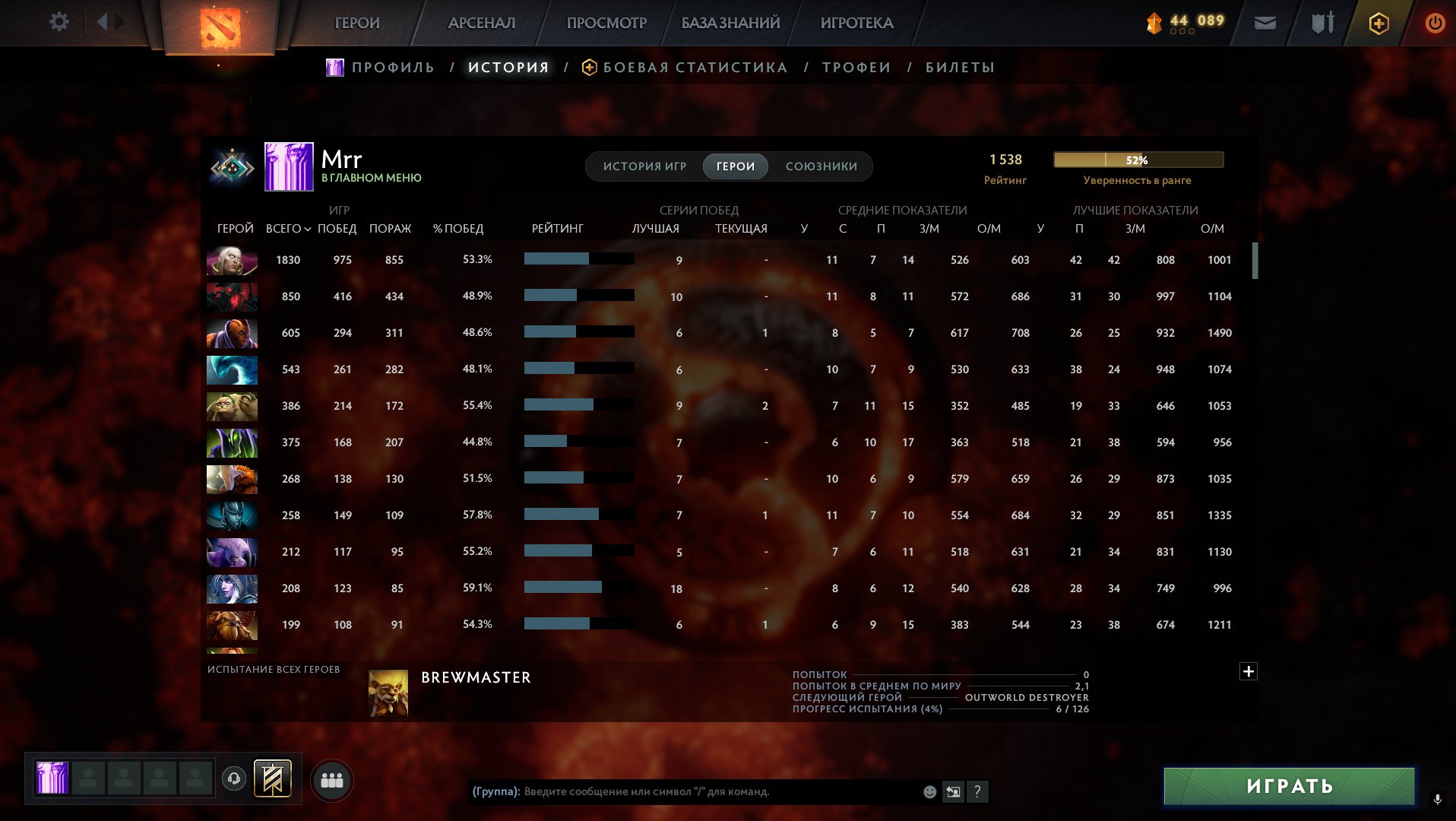Open the screenshot share icon near chat
The width and height of the screenshot is (1456, 821).
(953, 792)
